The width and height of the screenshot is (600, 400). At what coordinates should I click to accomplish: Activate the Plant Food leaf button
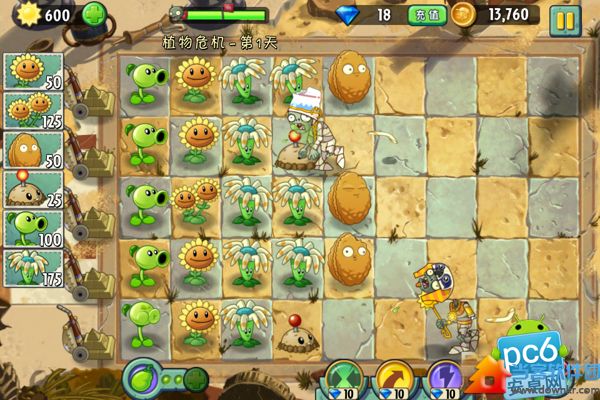tap(144, 381)
